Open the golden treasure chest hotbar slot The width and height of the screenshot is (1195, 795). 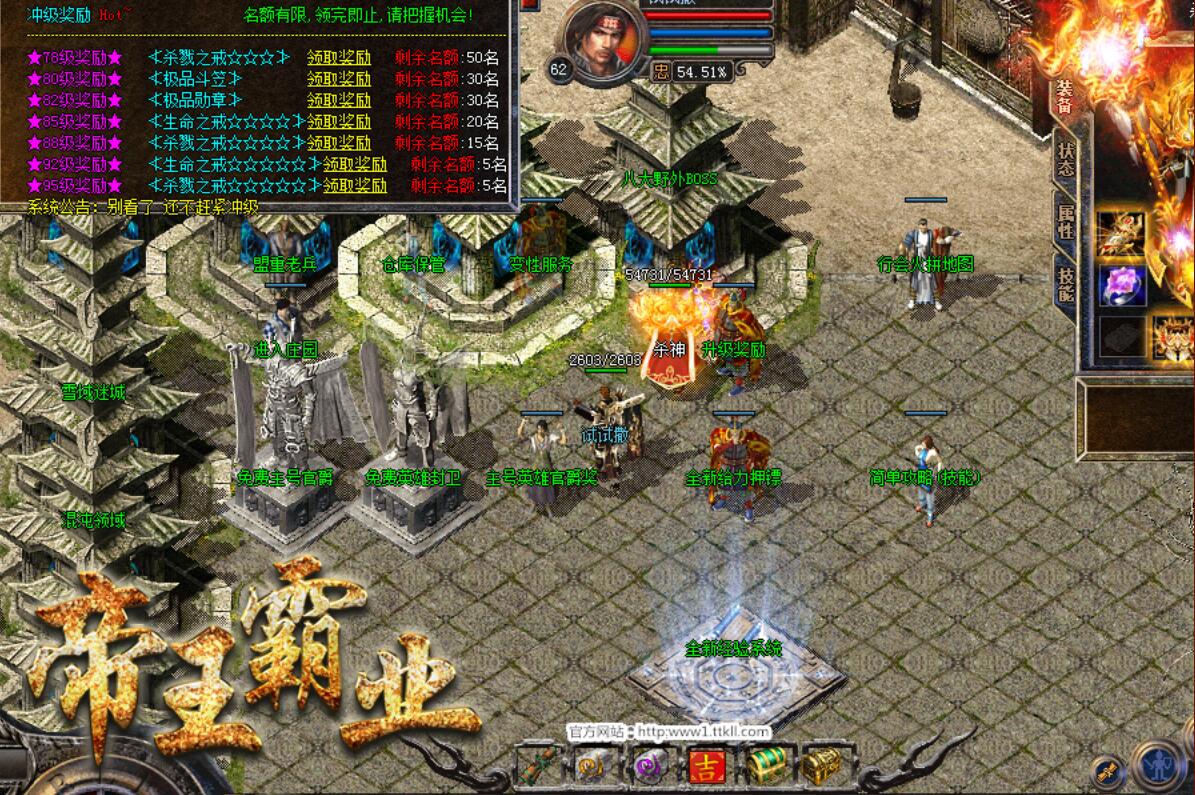tap(820, 768)
